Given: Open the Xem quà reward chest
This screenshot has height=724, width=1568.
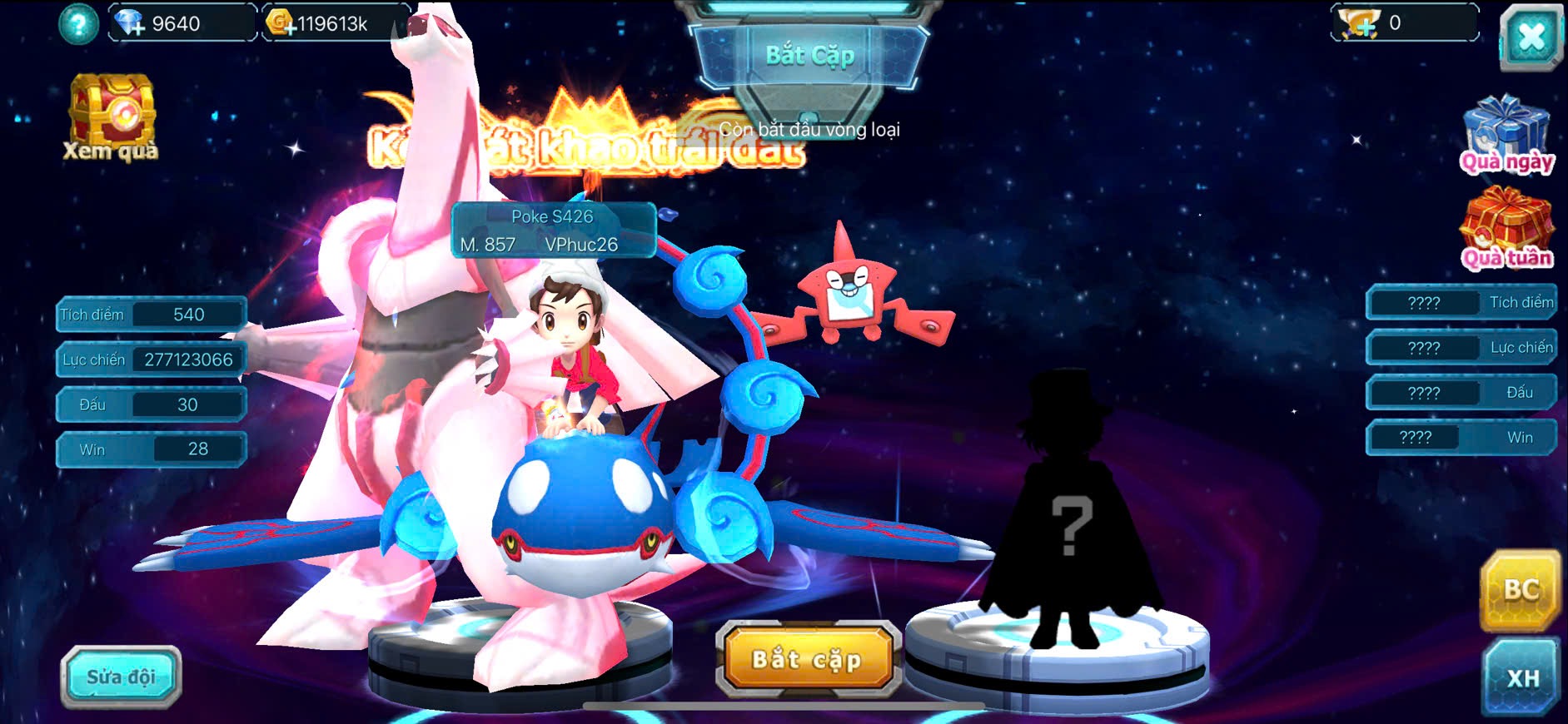Looking at the screenshot, I should point(112,117).
